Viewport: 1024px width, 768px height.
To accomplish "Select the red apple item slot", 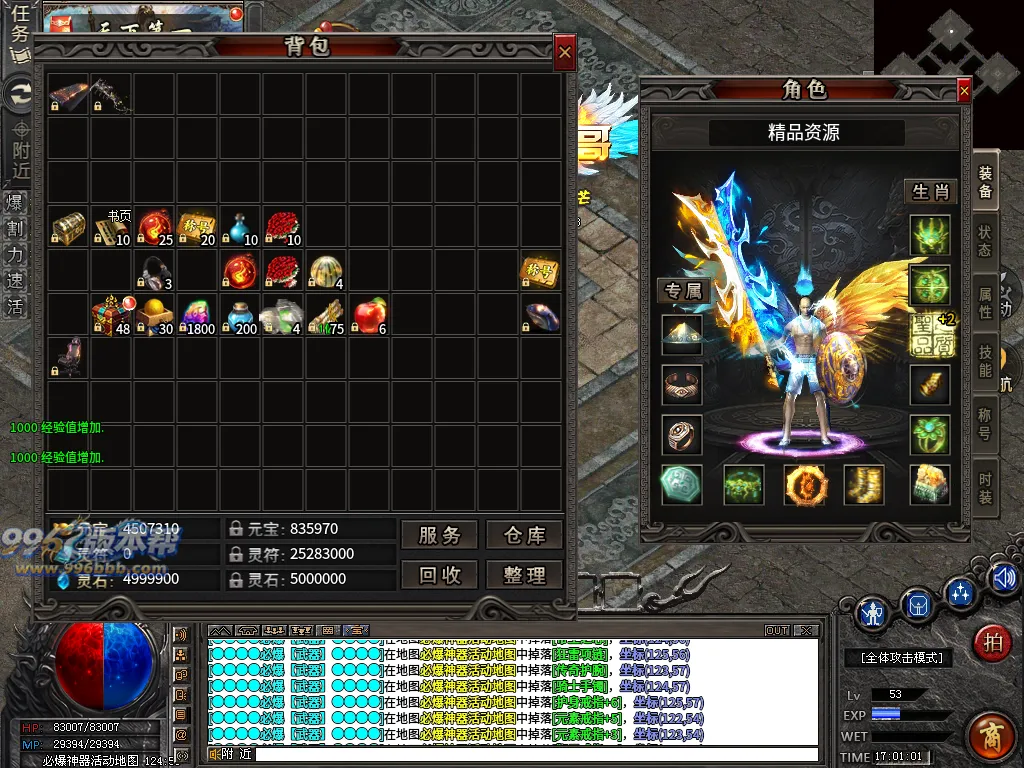I will 369,314.
